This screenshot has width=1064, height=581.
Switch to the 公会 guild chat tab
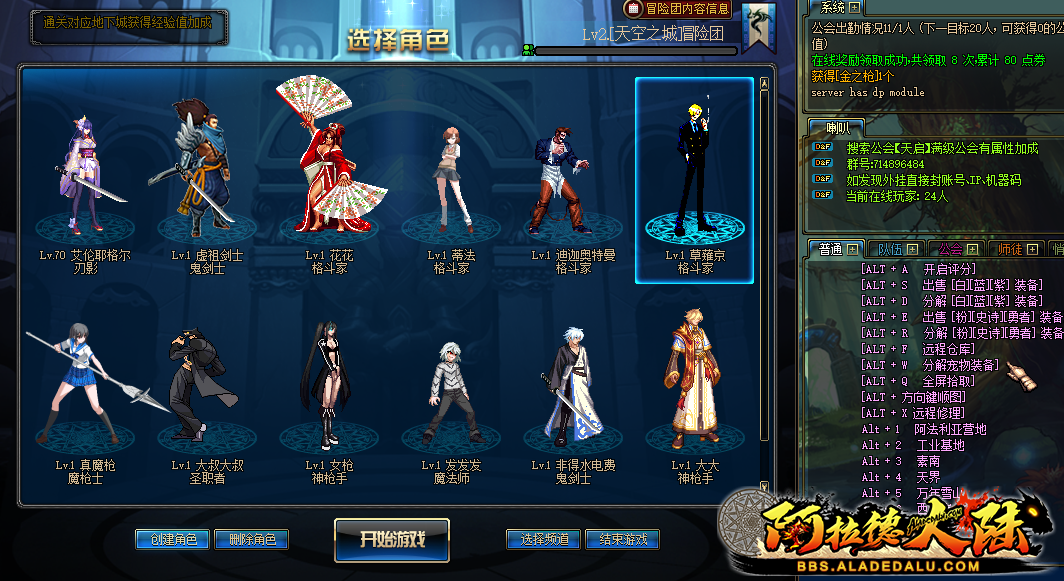[x=951, y=249]
